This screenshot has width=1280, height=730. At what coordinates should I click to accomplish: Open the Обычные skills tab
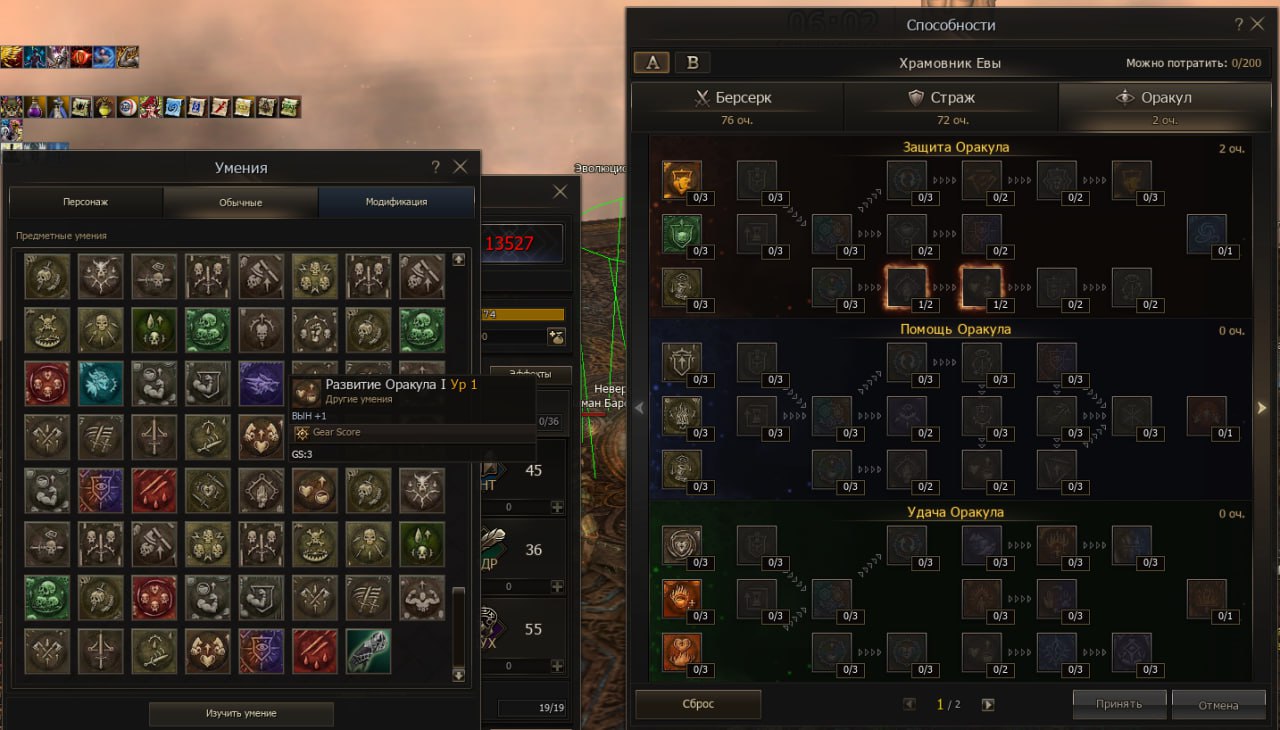tap(241, 202)
